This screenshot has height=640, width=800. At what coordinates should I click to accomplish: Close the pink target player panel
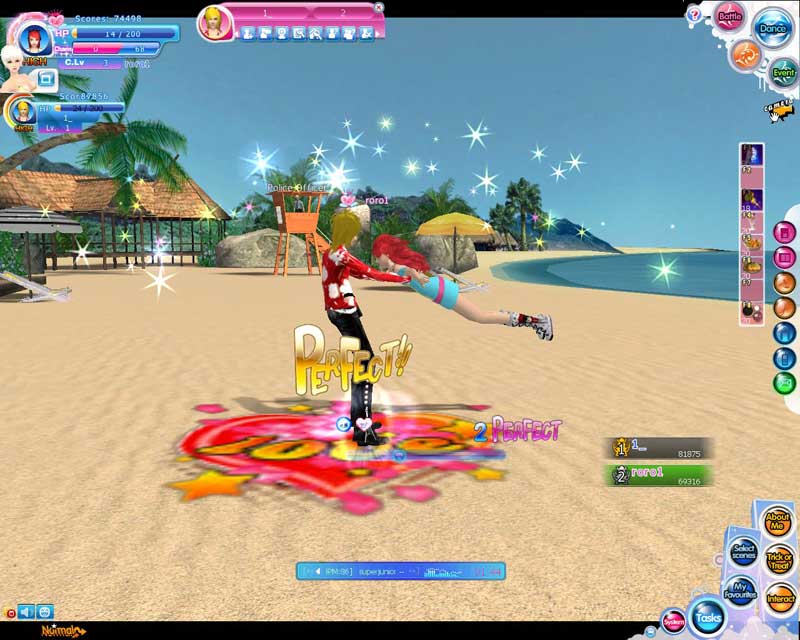point(379,8)
